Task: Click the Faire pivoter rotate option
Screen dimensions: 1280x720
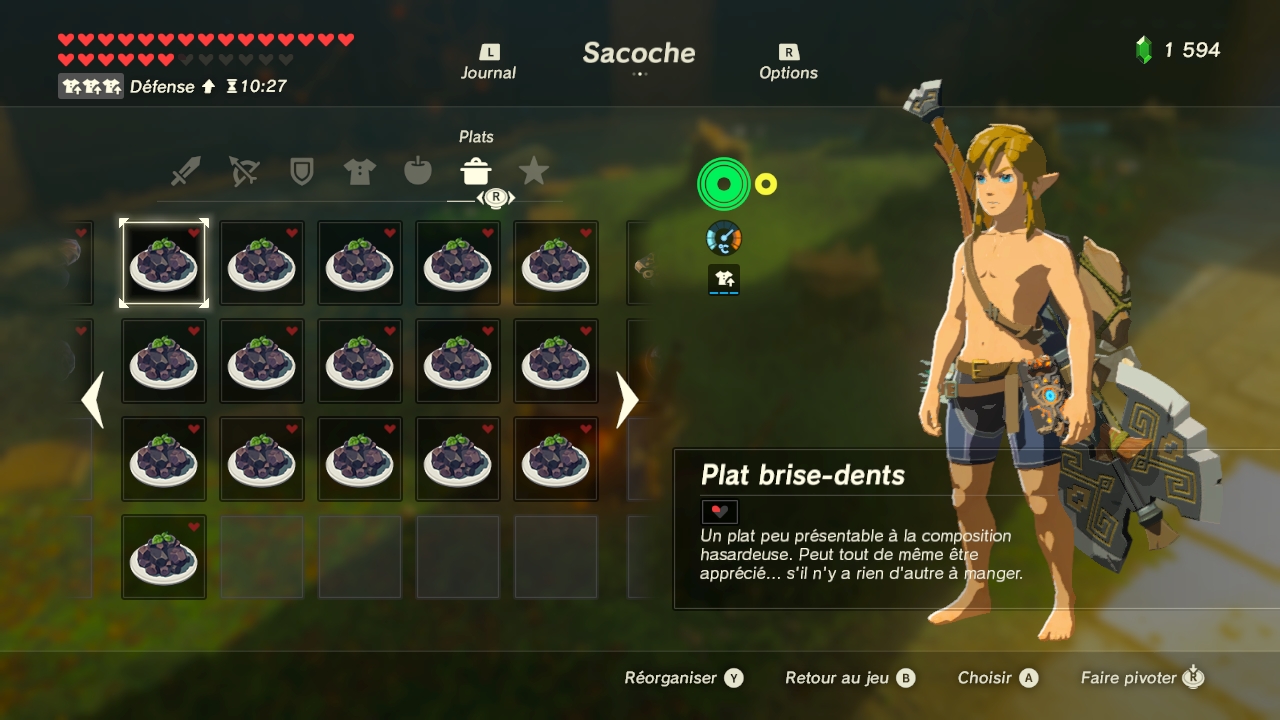Action: tap(1141, 678)
